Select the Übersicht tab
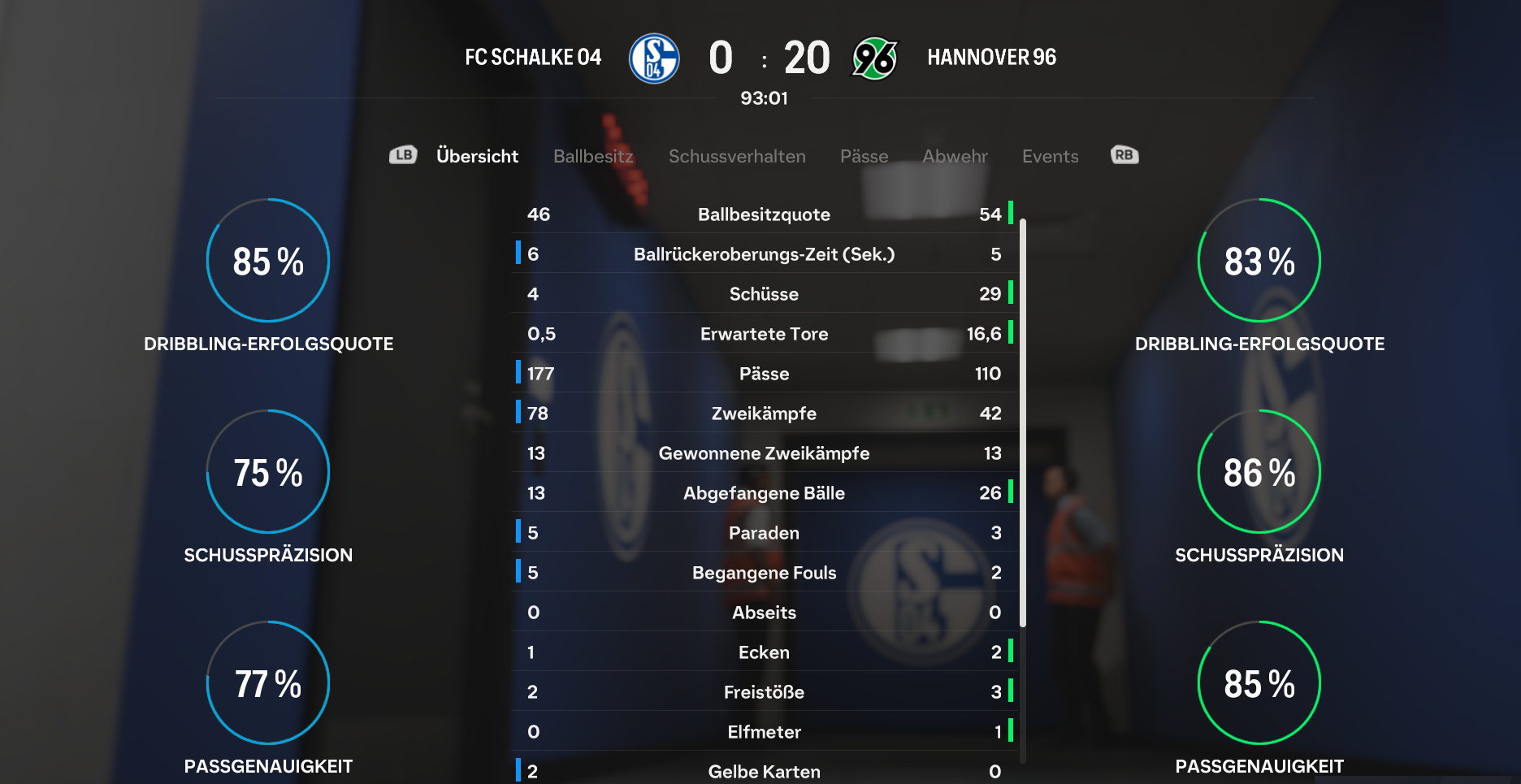This screenshot has height=784, width=1521. pos(477,156)
